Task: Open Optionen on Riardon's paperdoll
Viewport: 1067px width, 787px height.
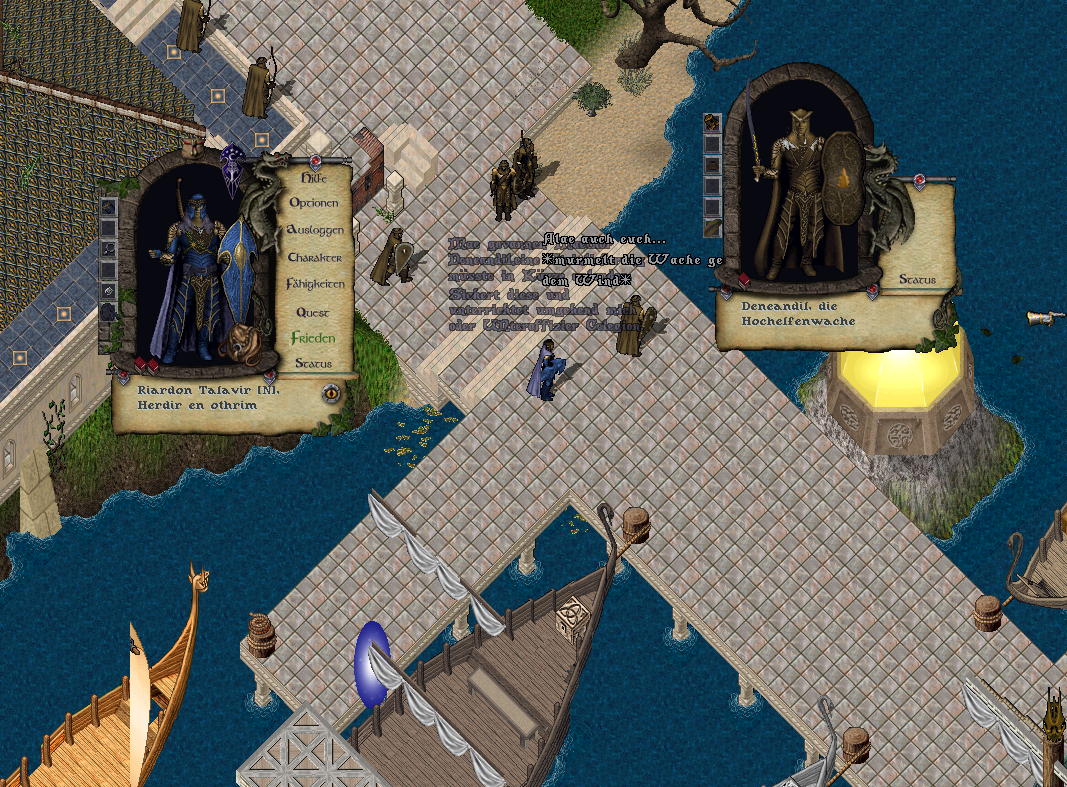Action: [x=314, y=203]
